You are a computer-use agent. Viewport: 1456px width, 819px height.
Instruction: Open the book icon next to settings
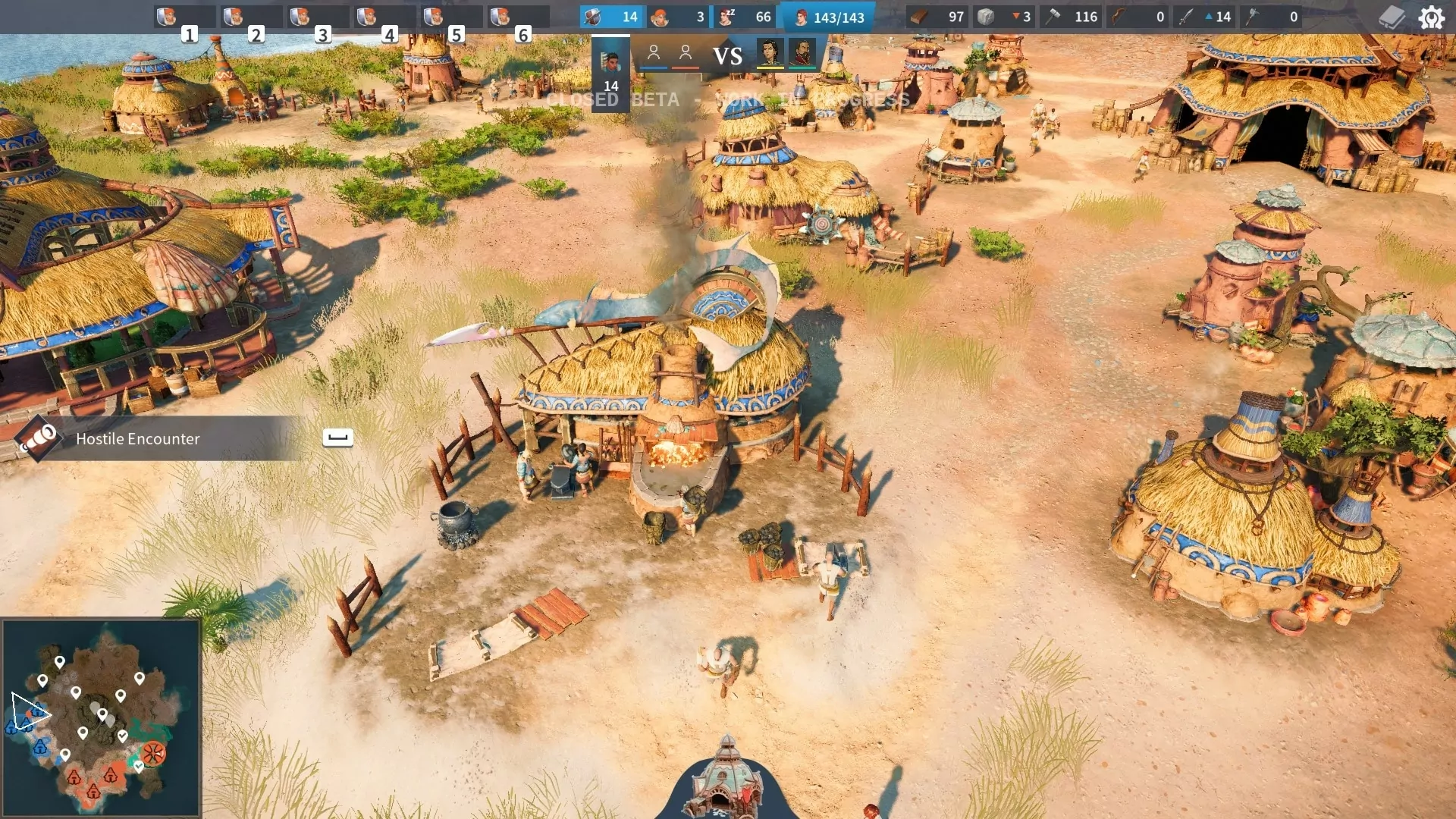(x=1392, y=17)
